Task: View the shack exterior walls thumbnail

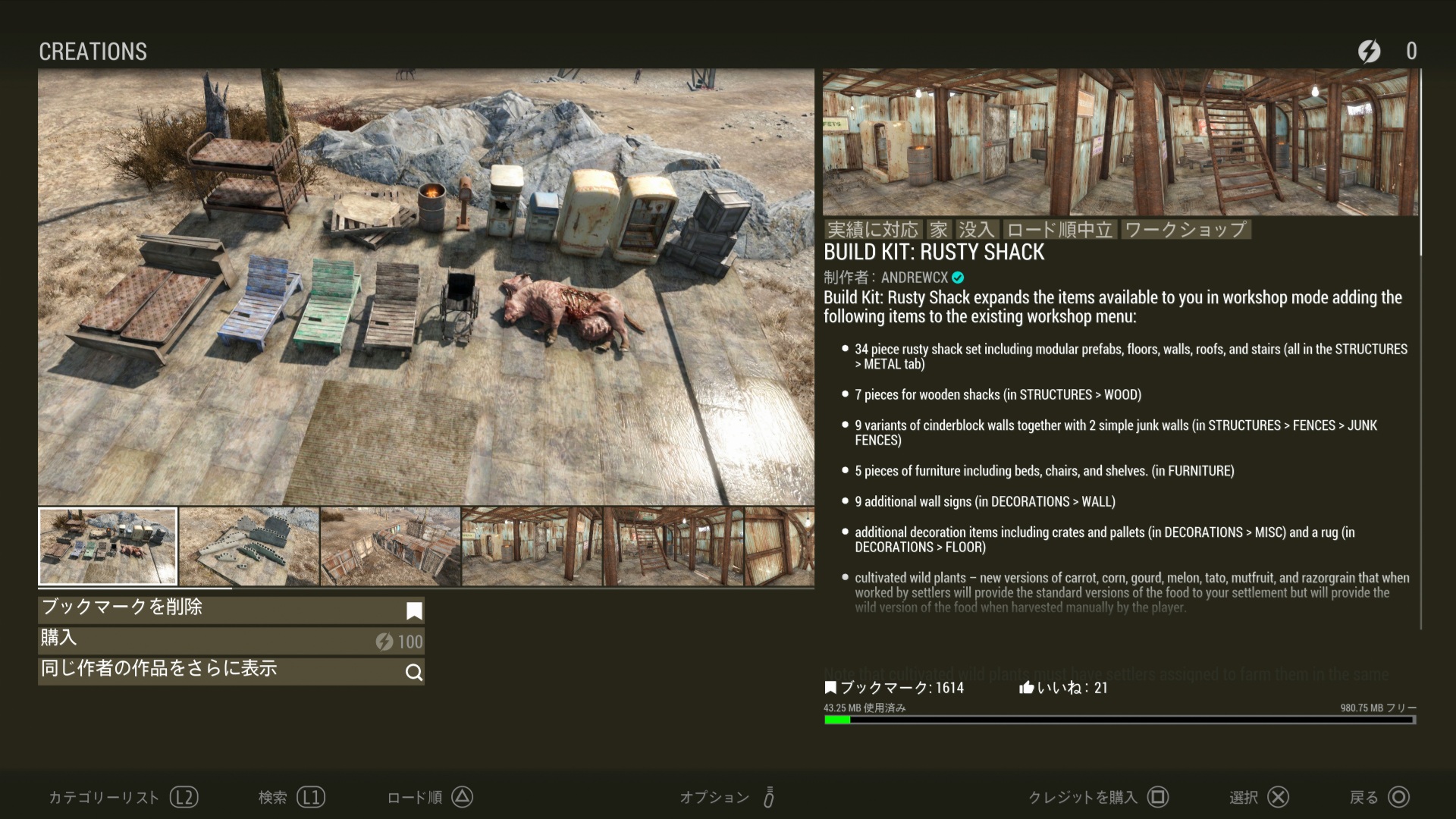Action: 391,546
